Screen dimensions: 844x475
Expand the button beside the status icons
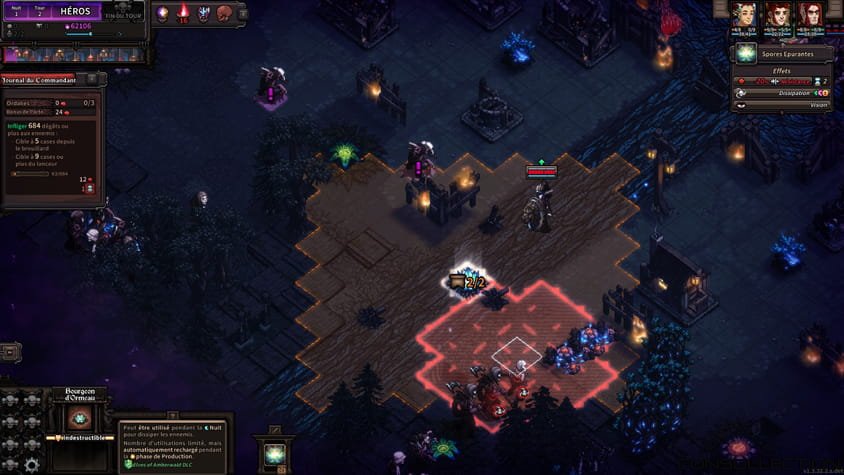pyautogui.click(x=241, y=12)
